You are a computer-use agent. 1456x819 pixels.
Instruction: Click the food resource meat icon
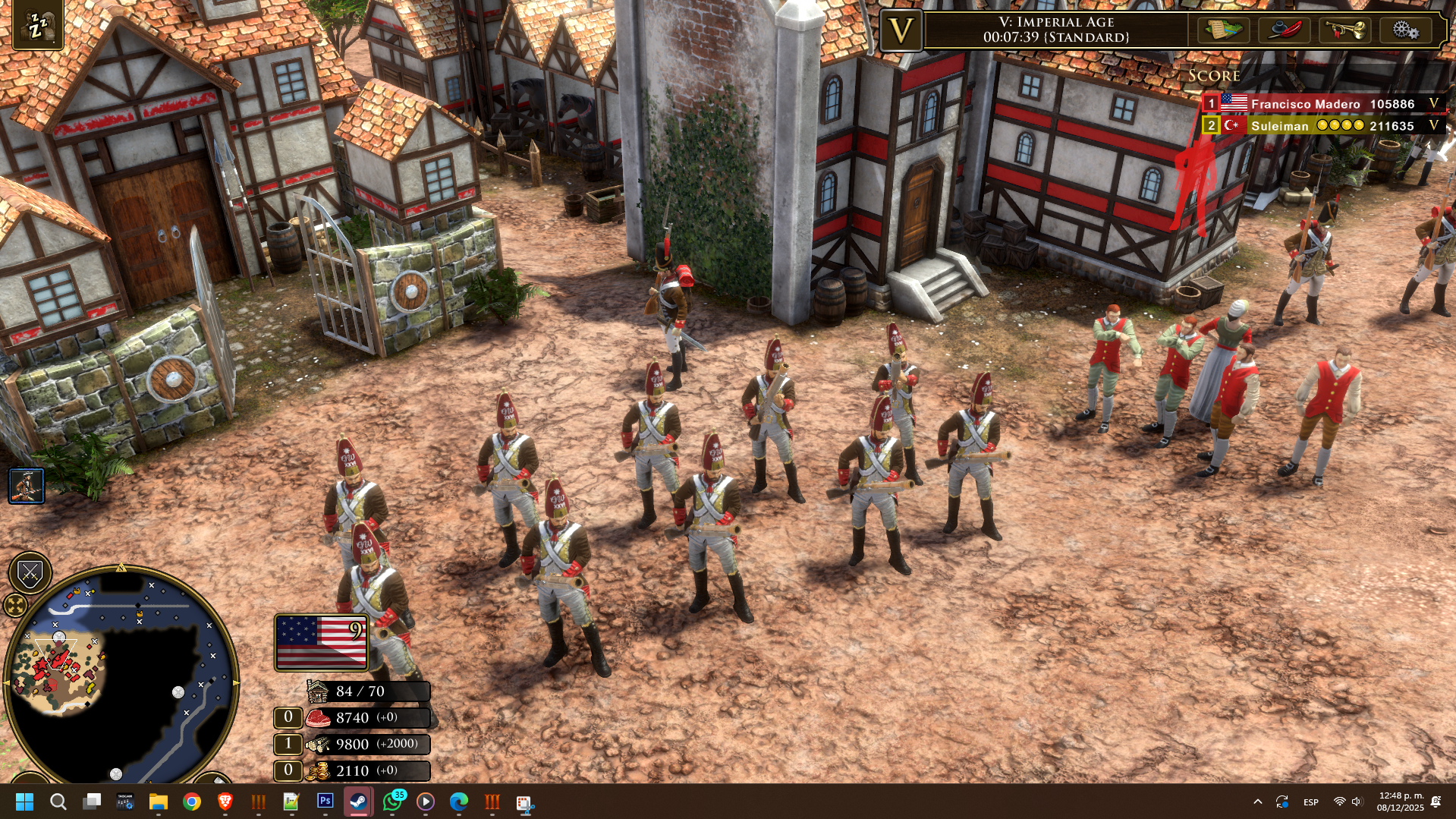pyautogui.click(x=318, y=718)
